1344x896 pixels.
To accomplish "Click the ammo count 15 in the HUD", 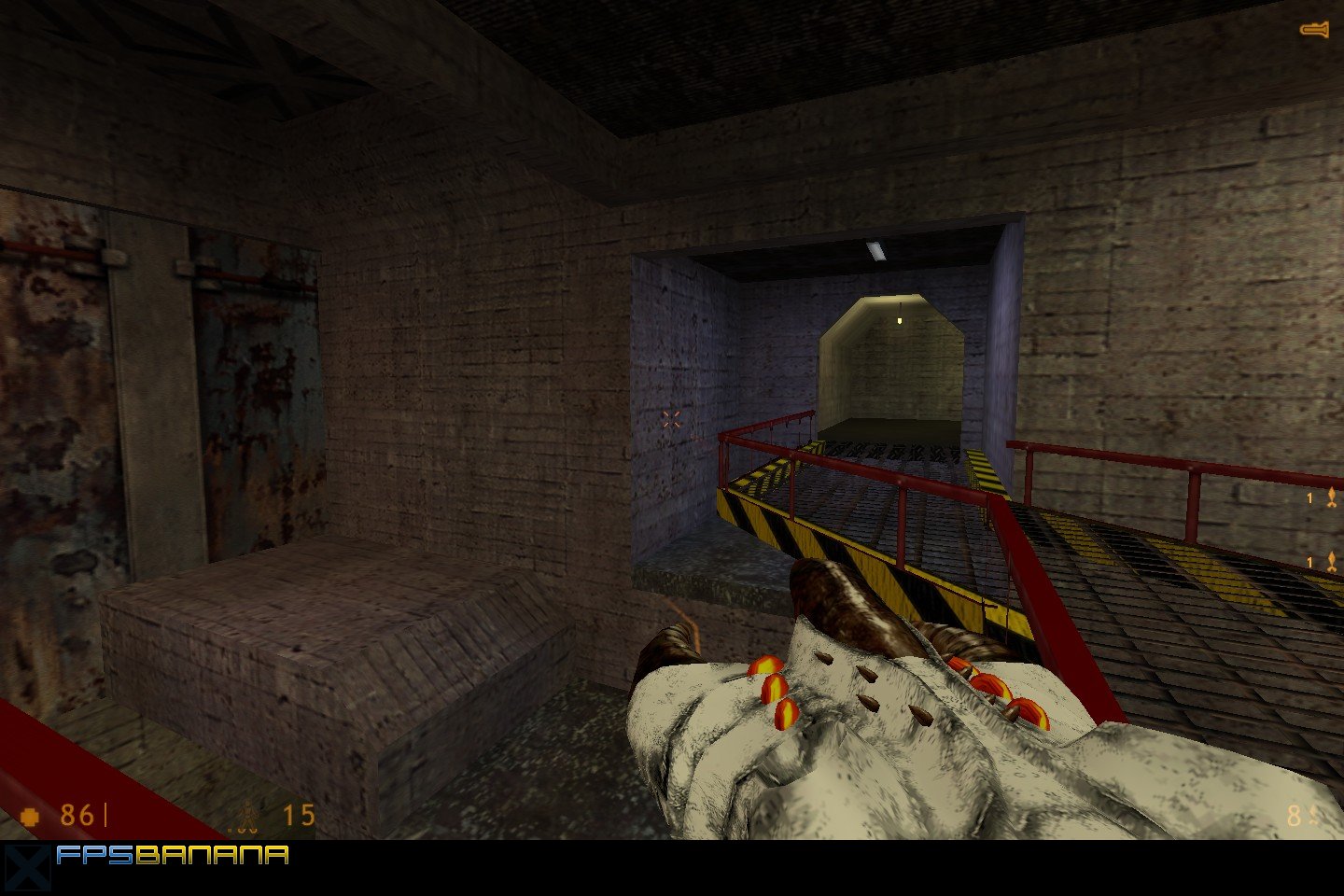I will click(x=297, y=815).
